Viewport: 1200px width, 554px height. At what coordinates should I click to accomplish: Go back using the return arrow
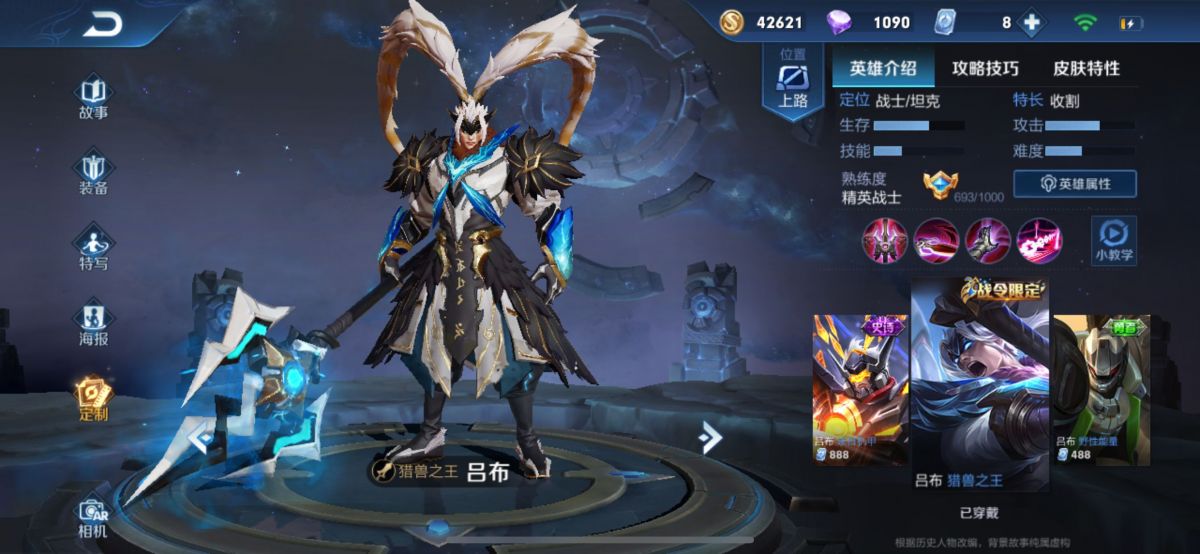101,24
